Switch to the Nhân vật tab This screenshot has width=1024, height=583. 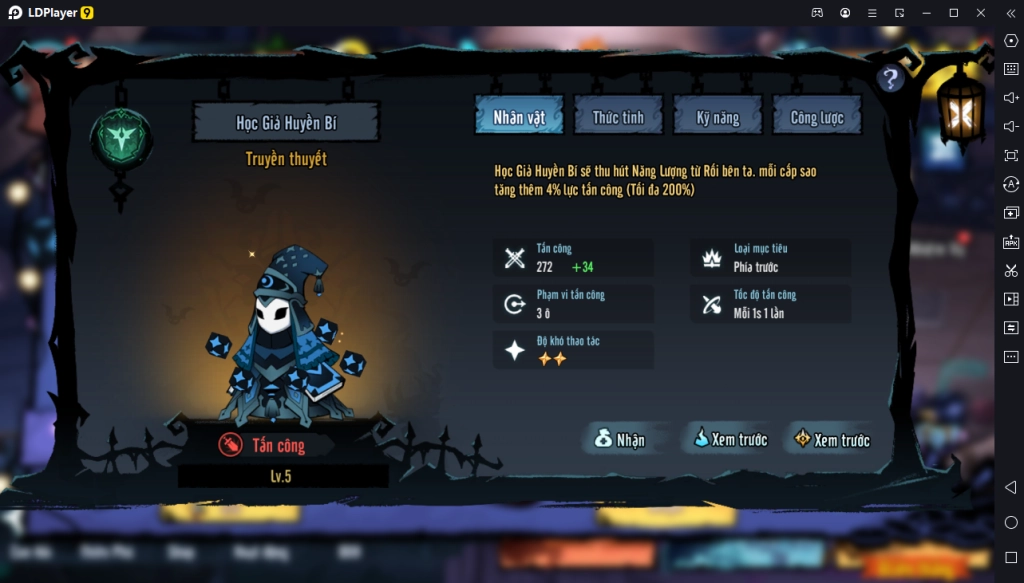click(x=519, y=117)
